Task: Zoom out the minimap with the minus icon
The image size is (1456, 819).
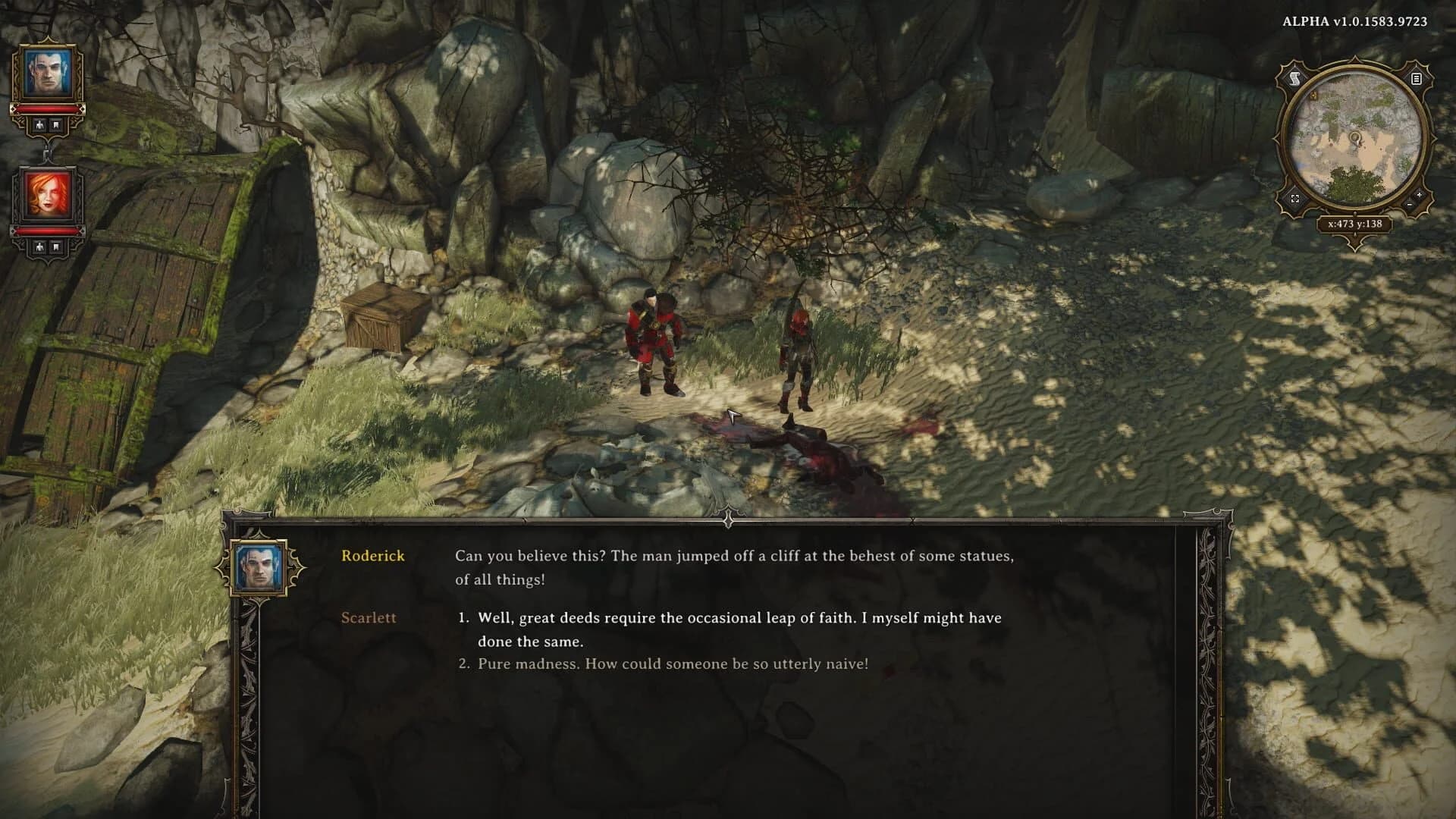Action: click(1409, 205)
